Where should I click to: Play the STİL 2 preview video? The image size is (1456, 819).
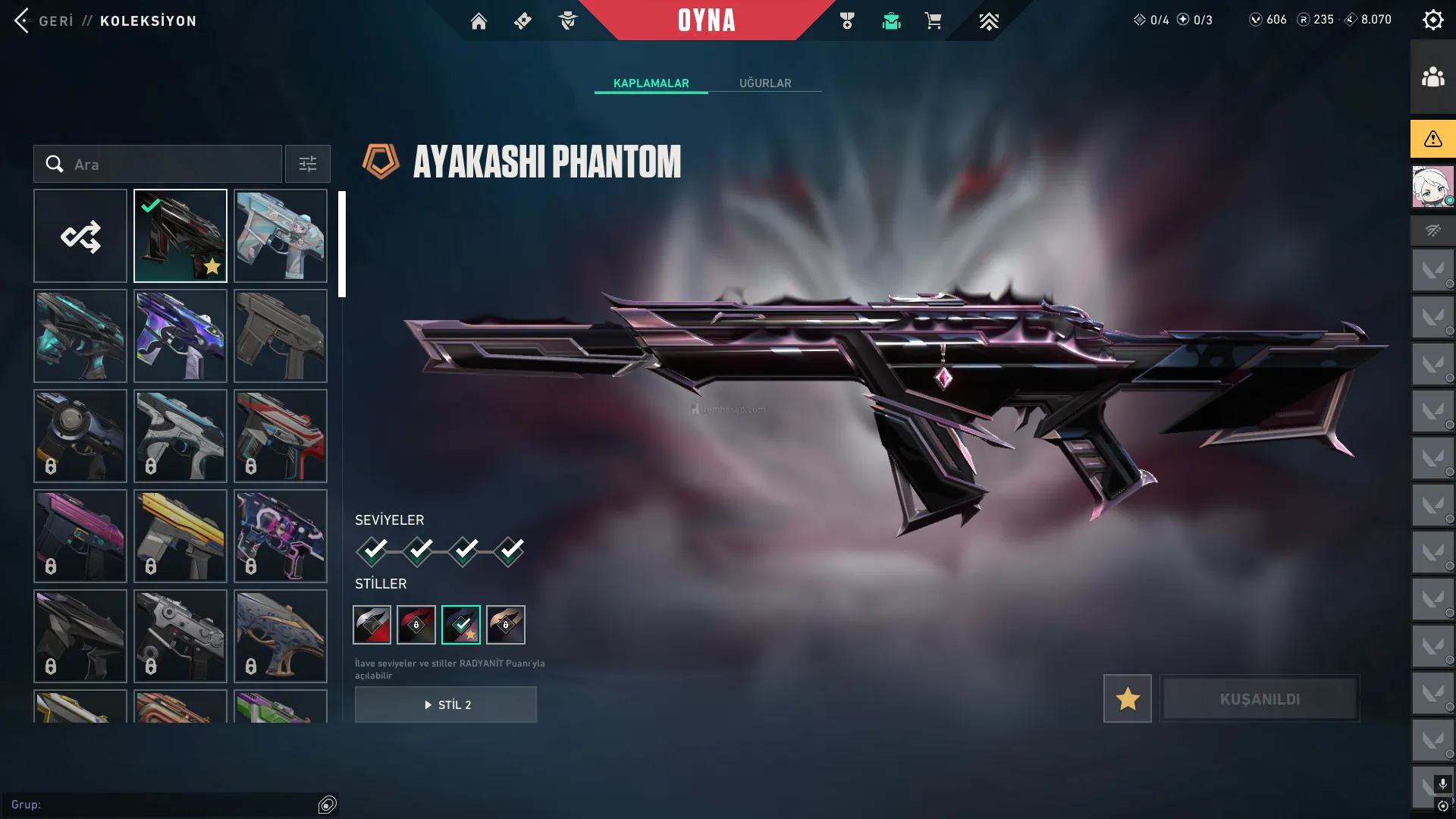pos(446,704)
